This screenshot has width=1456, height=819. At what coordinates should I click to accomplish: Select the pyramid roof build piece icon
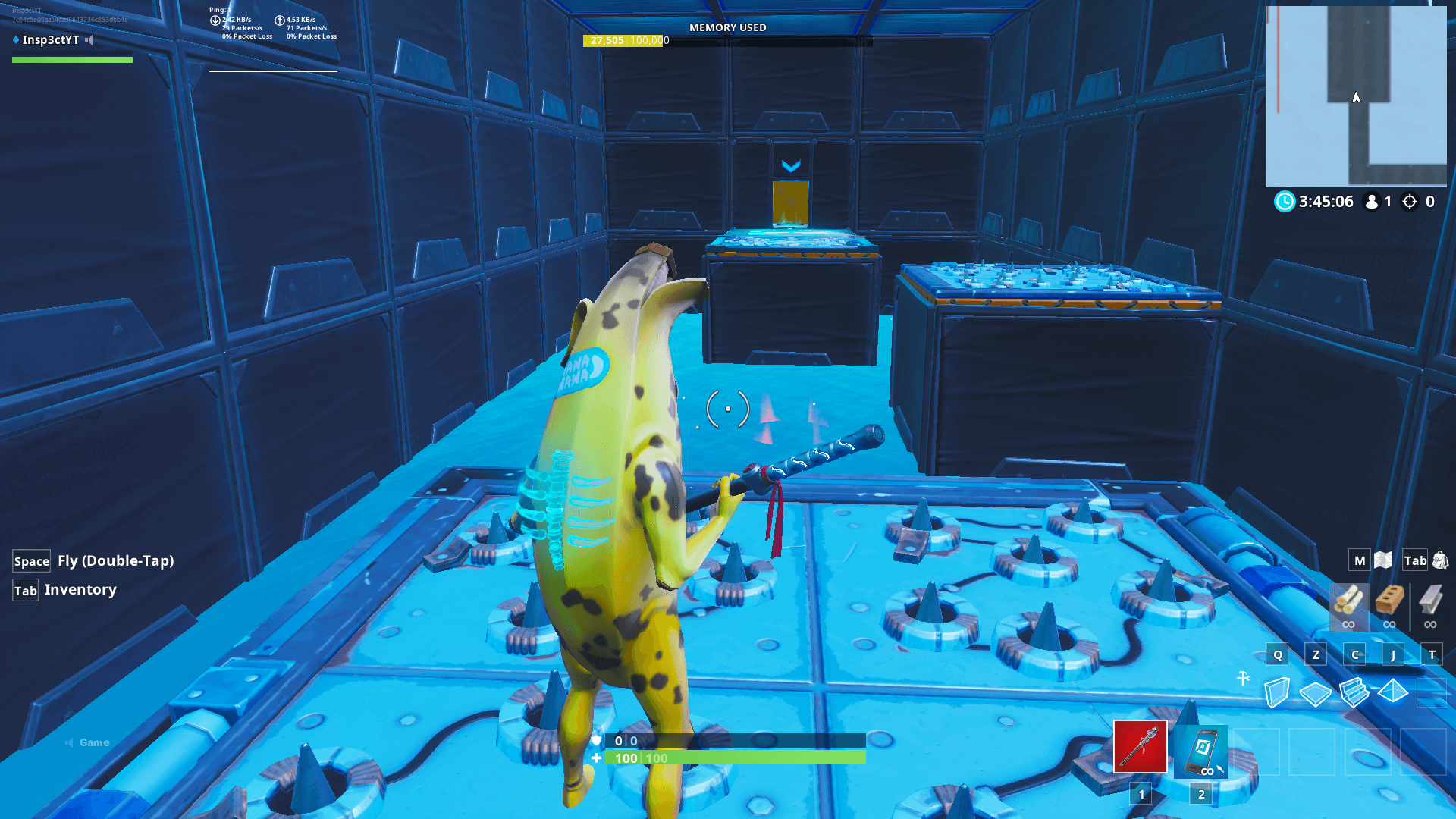click(x=1392, y=690)
